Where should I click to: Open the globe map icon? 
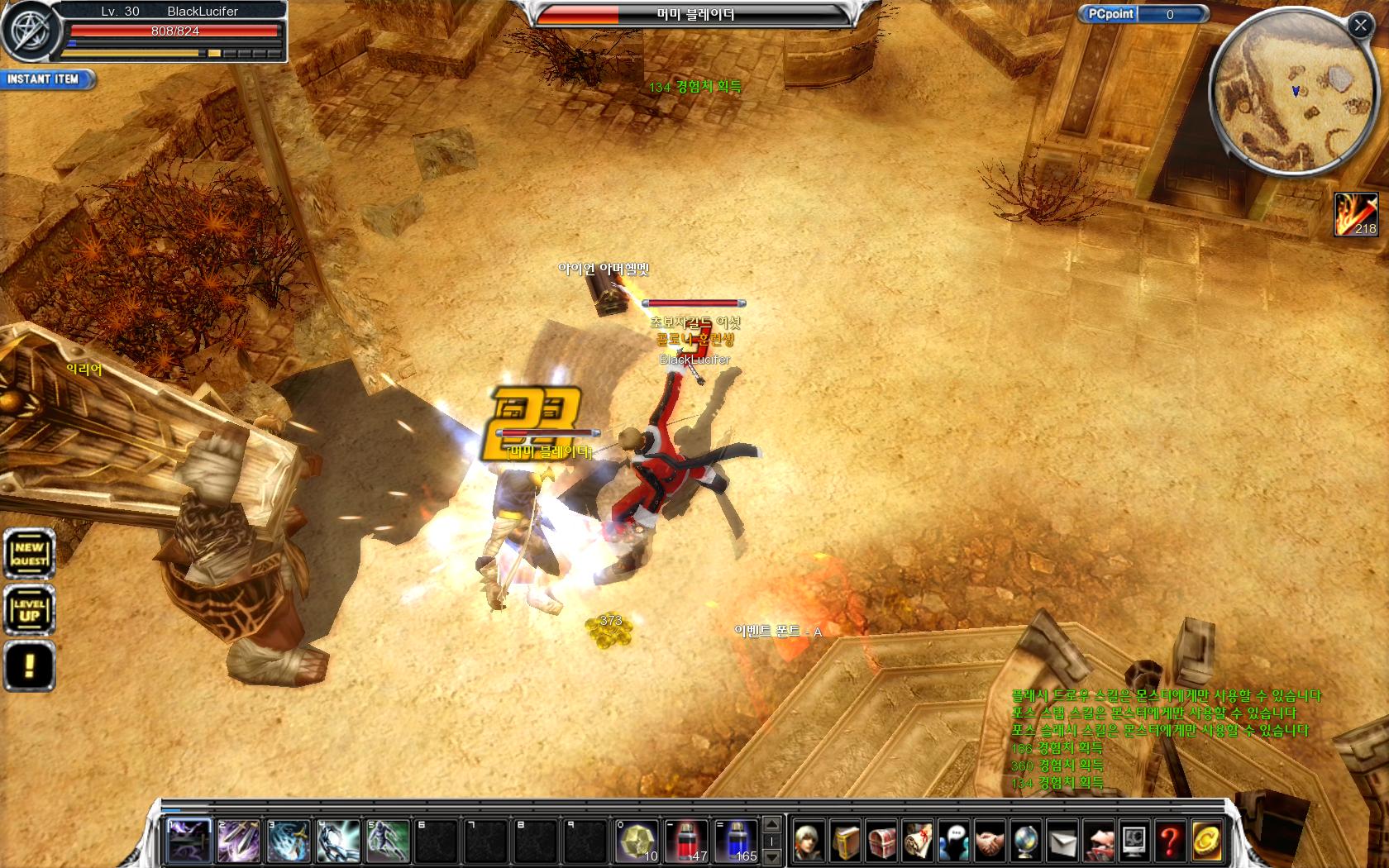point(1026,842)
